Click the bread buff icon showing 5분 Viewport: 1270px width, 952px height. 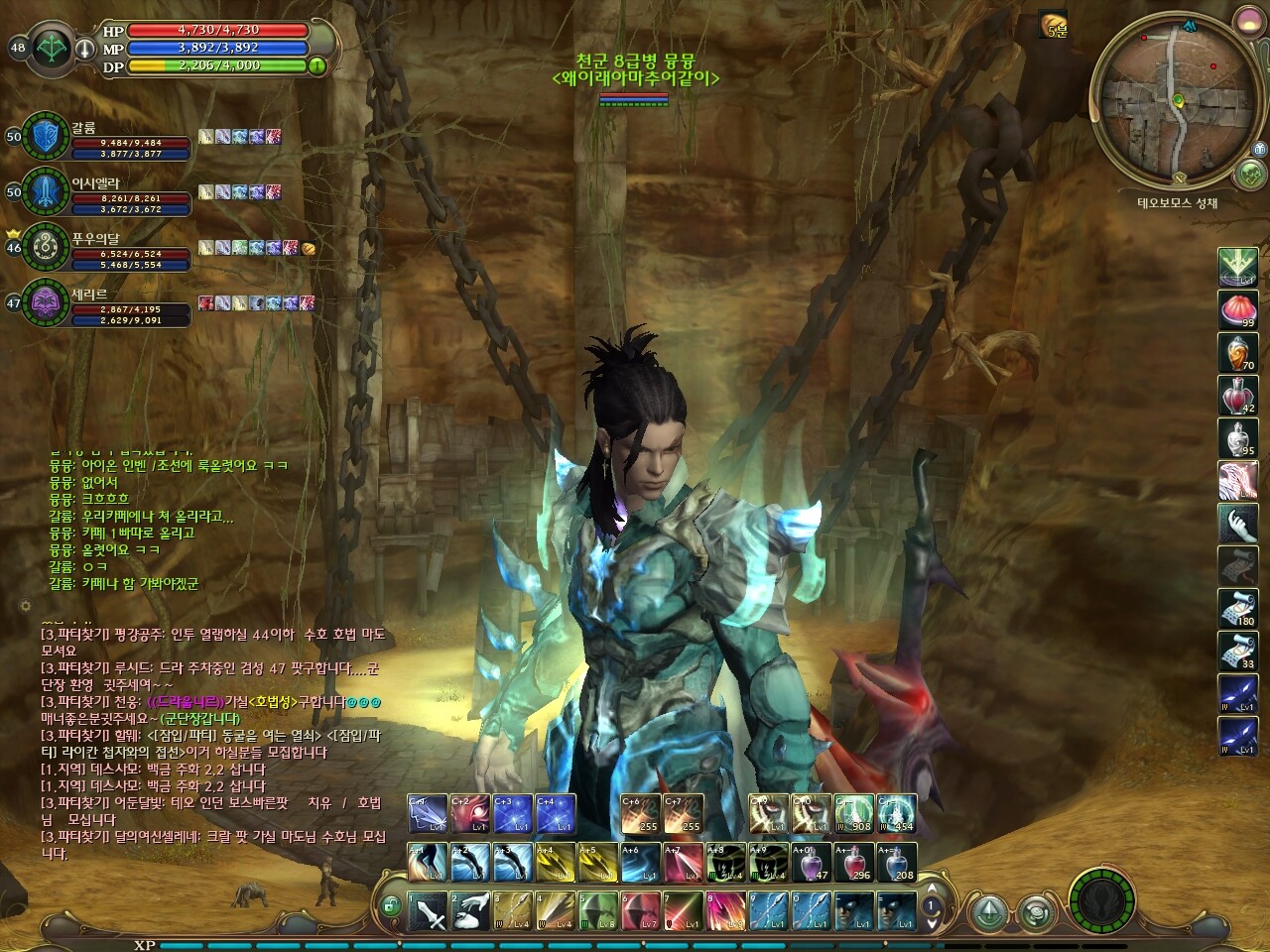[1054, 25]
